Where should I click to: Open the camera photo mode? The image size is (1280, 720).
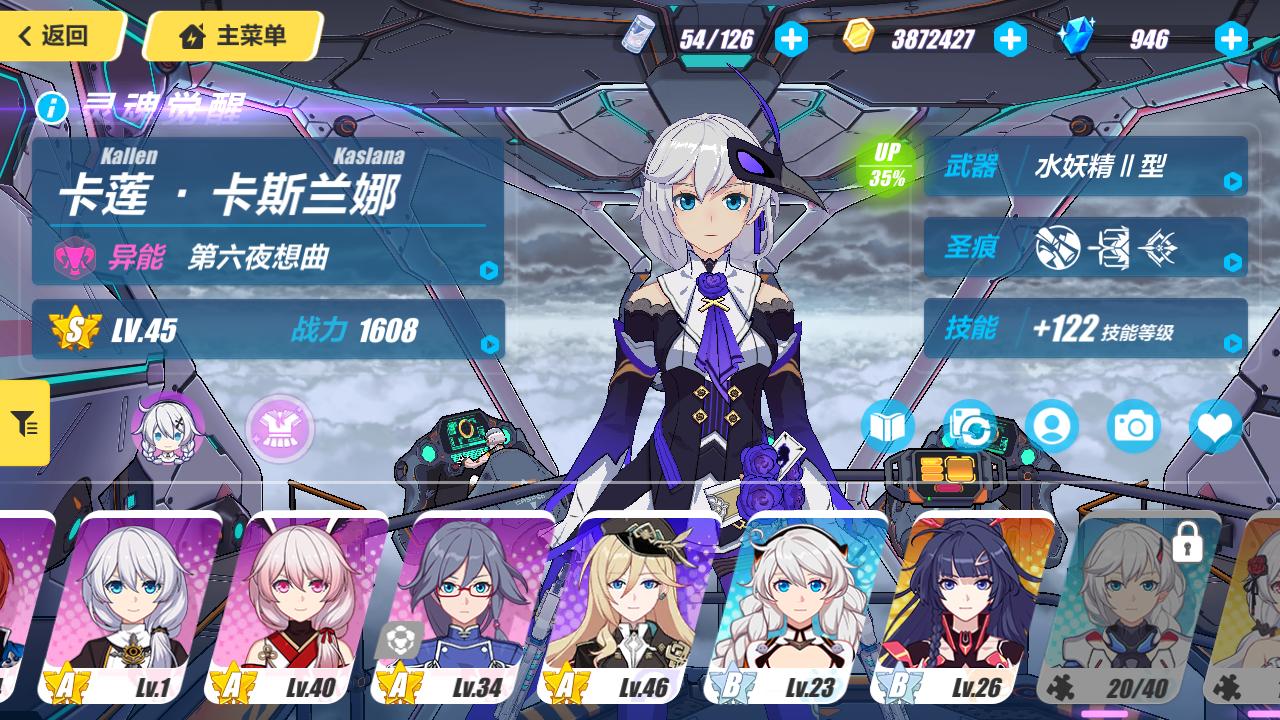pyautogui.click(x=1133, y=427)
